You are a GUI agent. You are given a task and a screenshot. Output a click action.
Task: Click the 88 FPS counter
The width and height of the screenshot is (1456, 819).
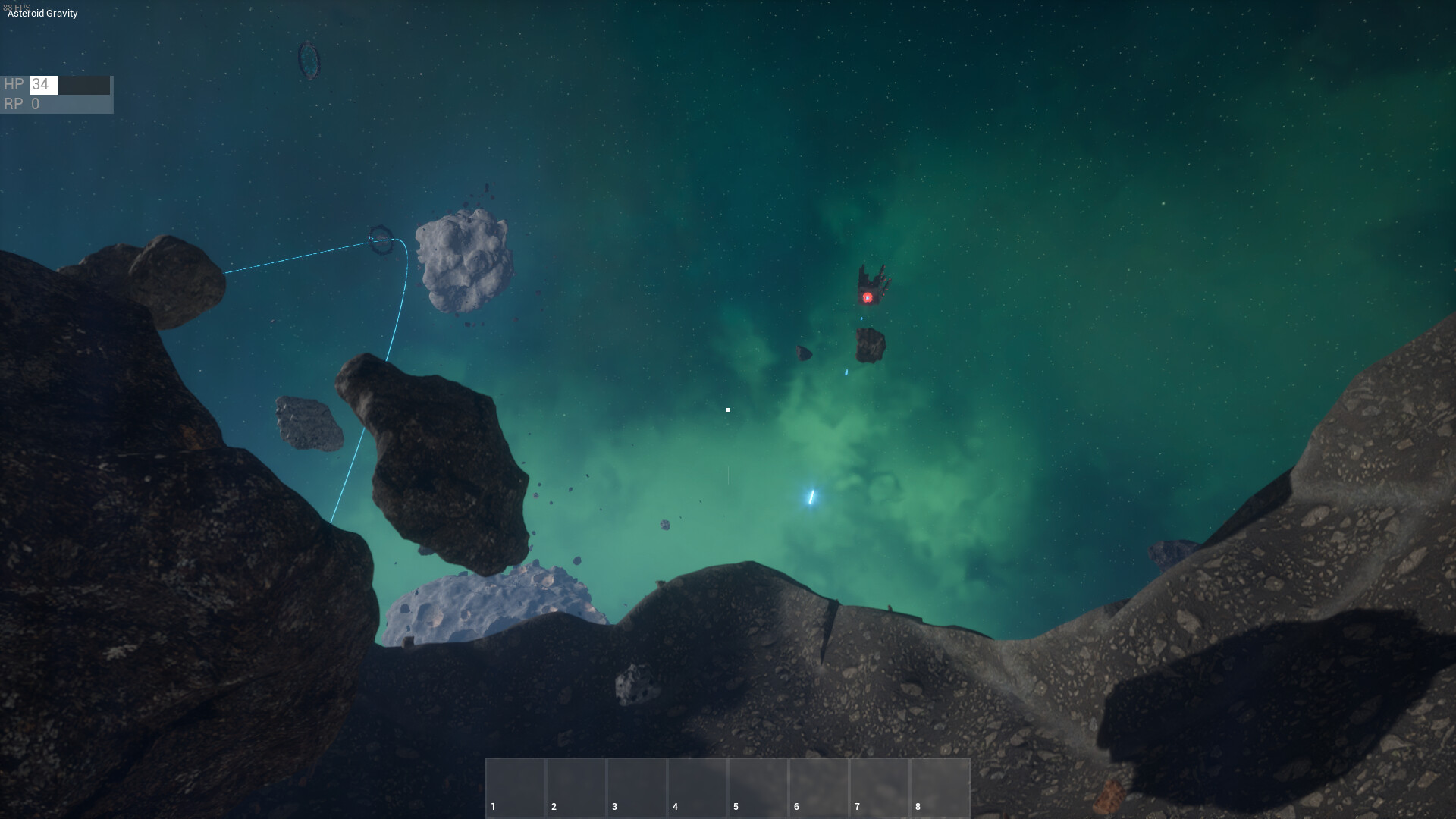(17, 6)
